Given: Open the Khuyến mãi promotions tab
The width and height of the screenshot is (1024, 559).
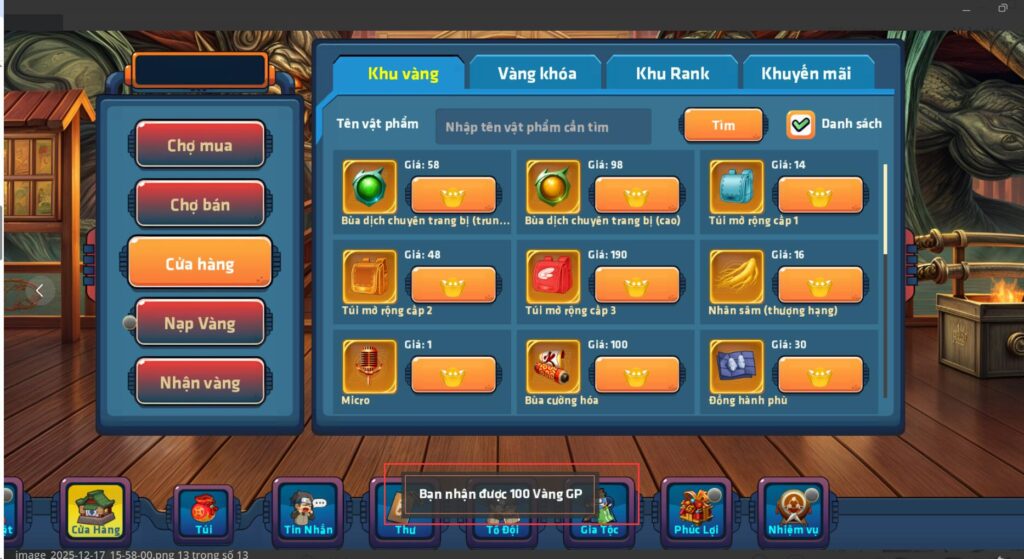Looking at the screenshot, I should point(807,74).
